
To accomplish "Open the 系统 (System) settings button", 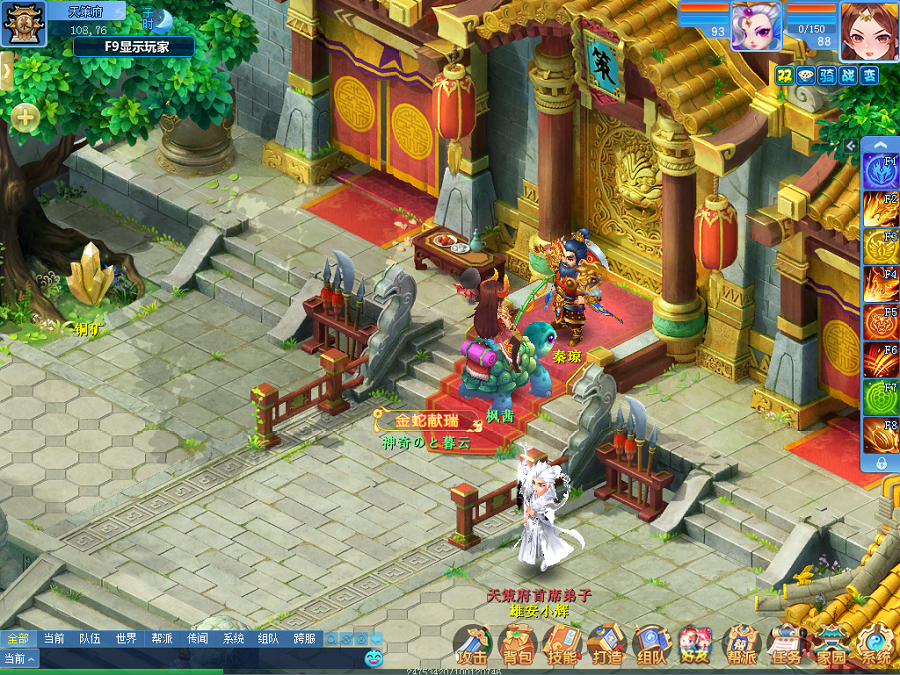I will coord(876,645).
